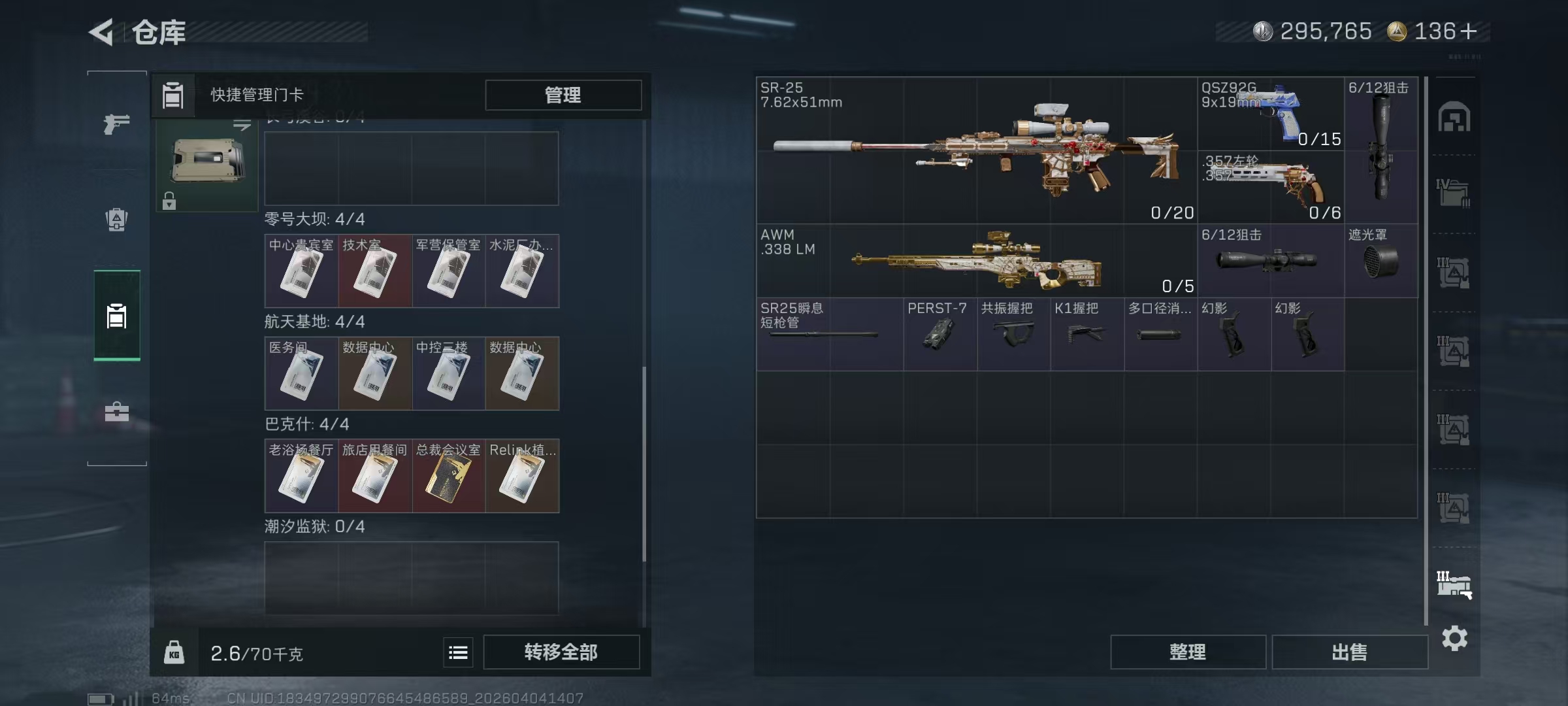1568x706 pixels.
Task: Switch to the briefcase category tab
Action: pyautogui.click(x=117, y=412)
